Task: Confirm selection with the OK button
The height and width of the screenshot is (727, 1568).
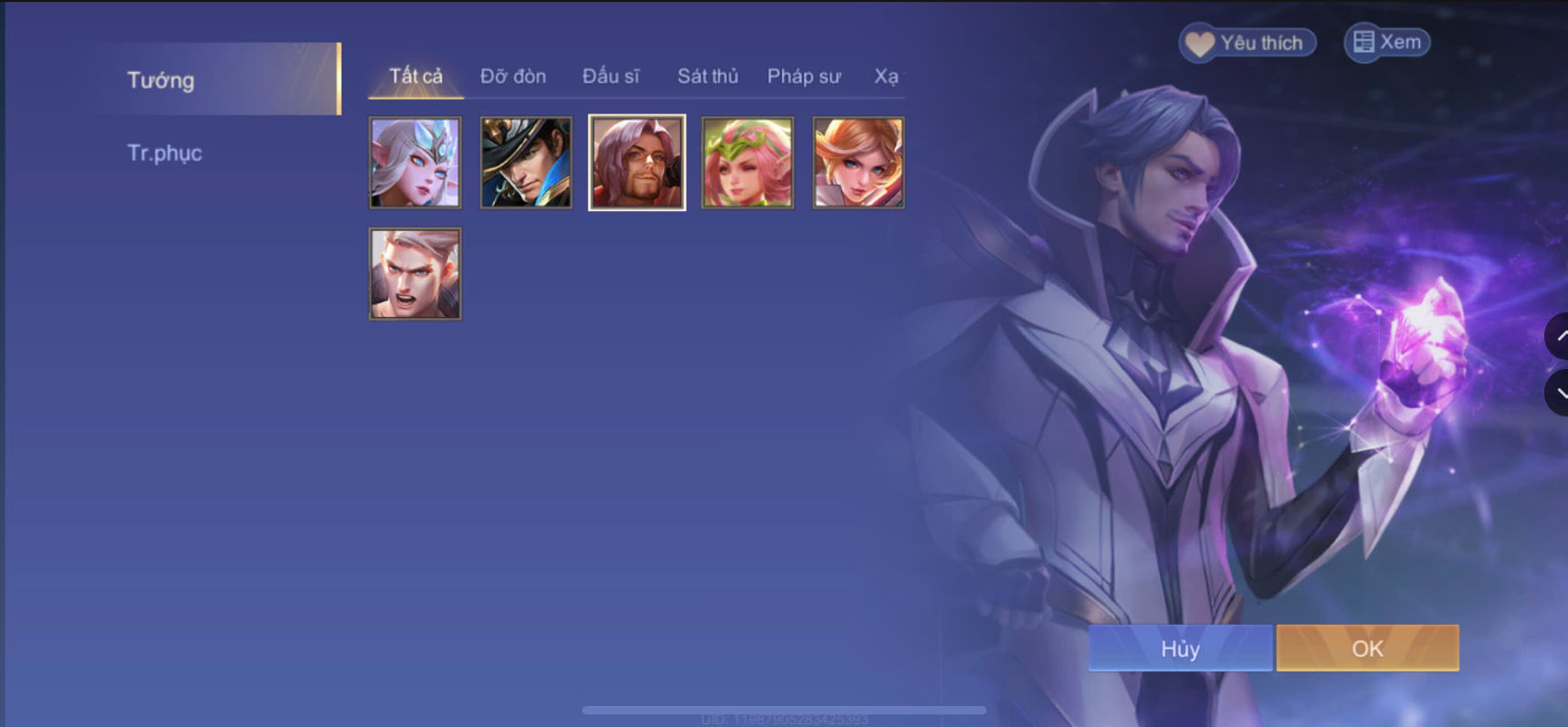Action: tap(1366, 648)
